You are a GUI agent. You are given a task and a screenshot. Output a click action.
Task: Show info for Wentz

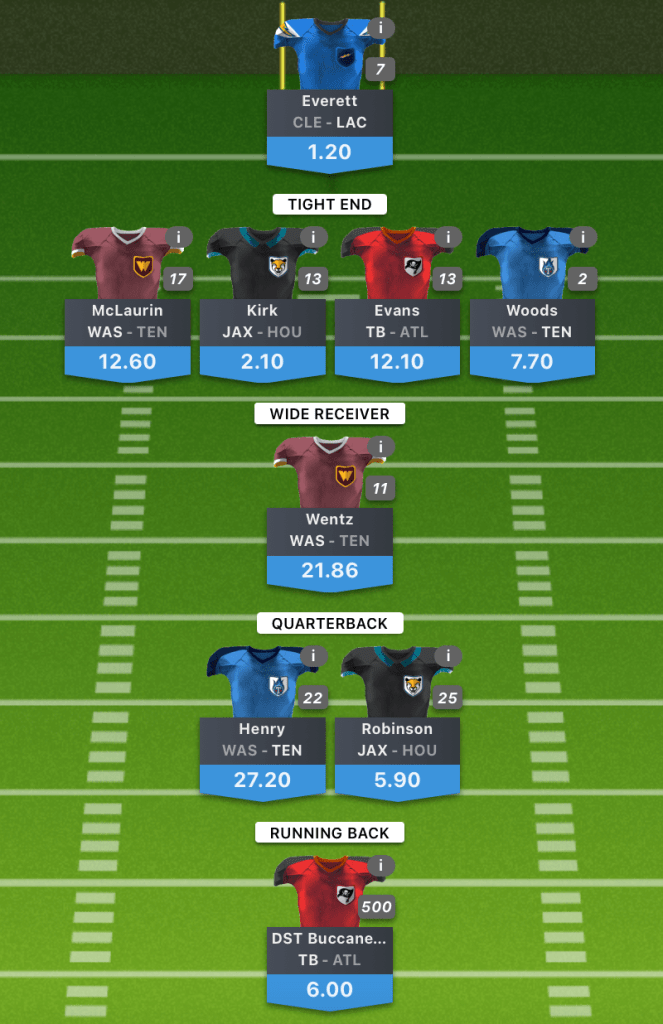coord(380,447)
